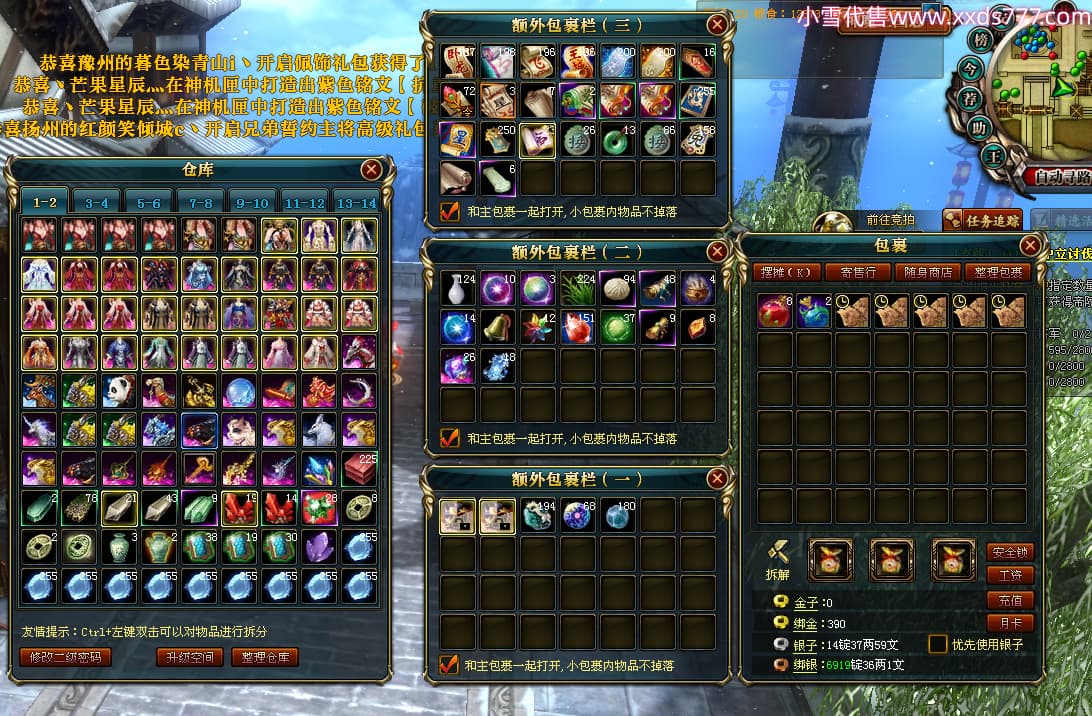
Task: Sort the warehouse with 整理仓库
Action: pos(265,657)
